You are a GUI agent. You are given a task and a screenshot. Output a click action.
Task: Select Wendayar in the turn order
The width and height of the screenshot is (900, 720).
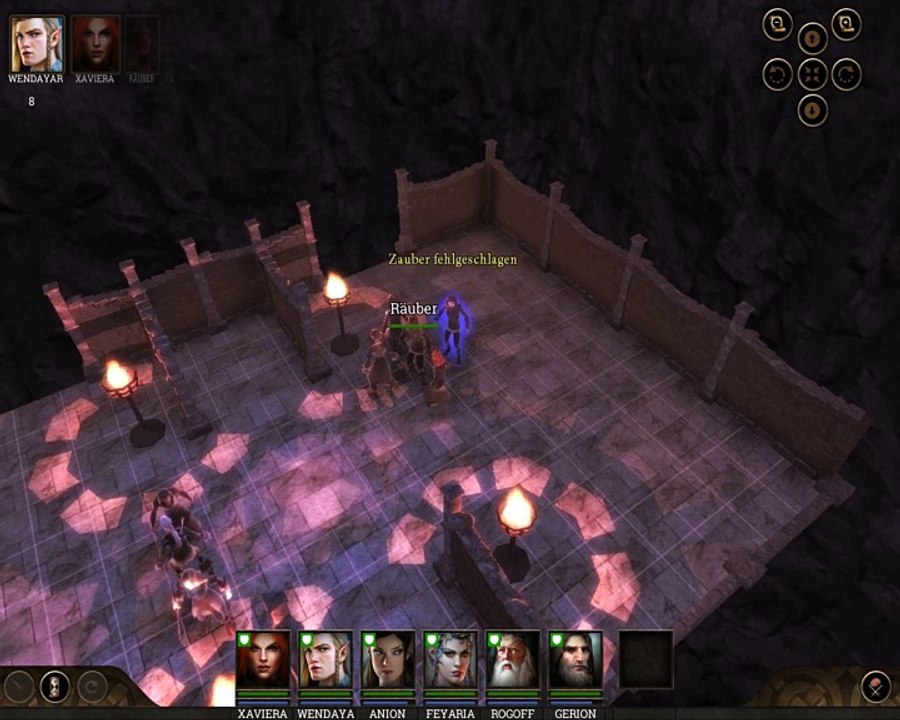[x=37, y=43]
